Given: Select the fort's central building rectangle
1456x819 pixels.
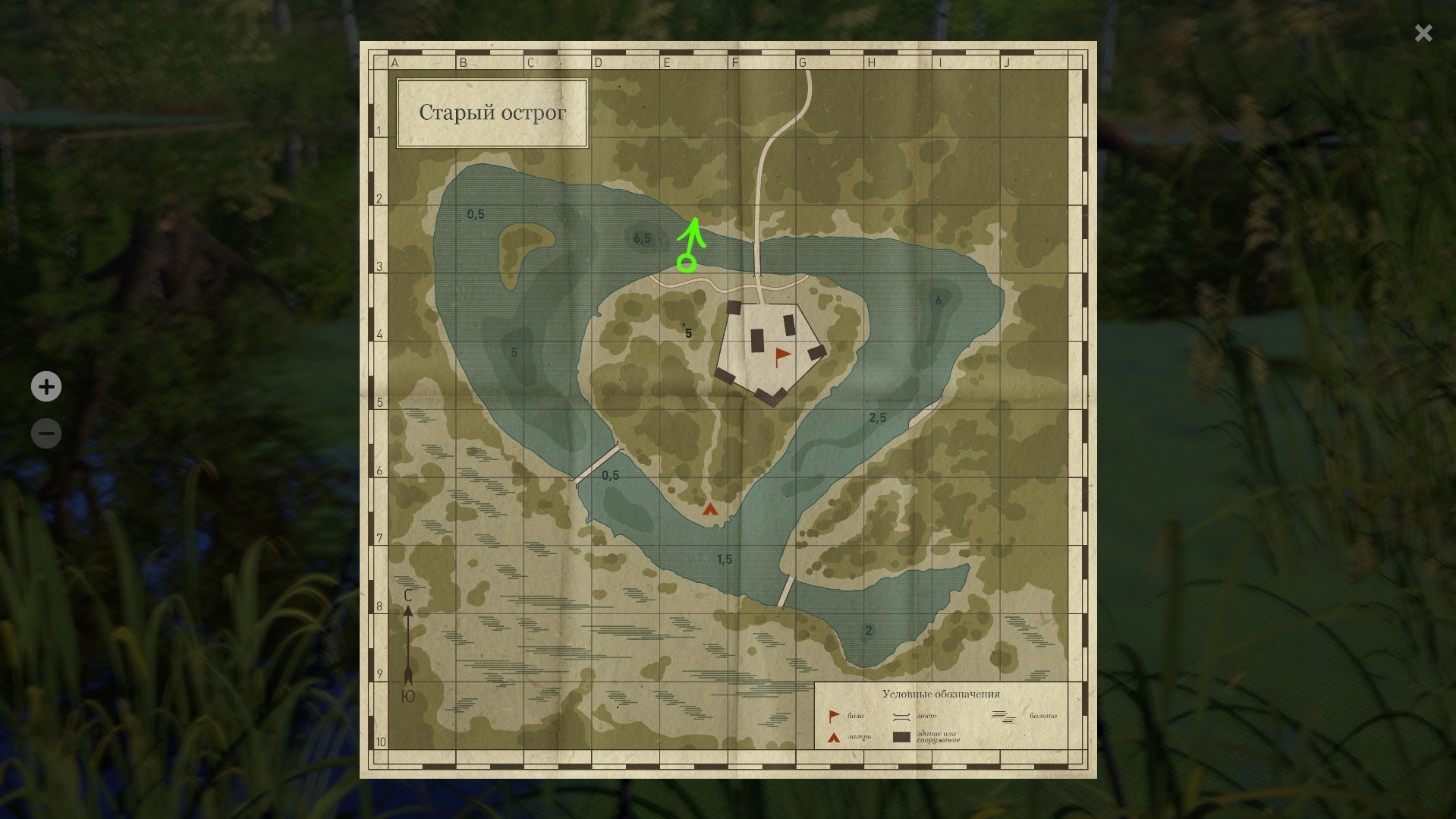Looking at the screenshot, I should click(757, 342).
